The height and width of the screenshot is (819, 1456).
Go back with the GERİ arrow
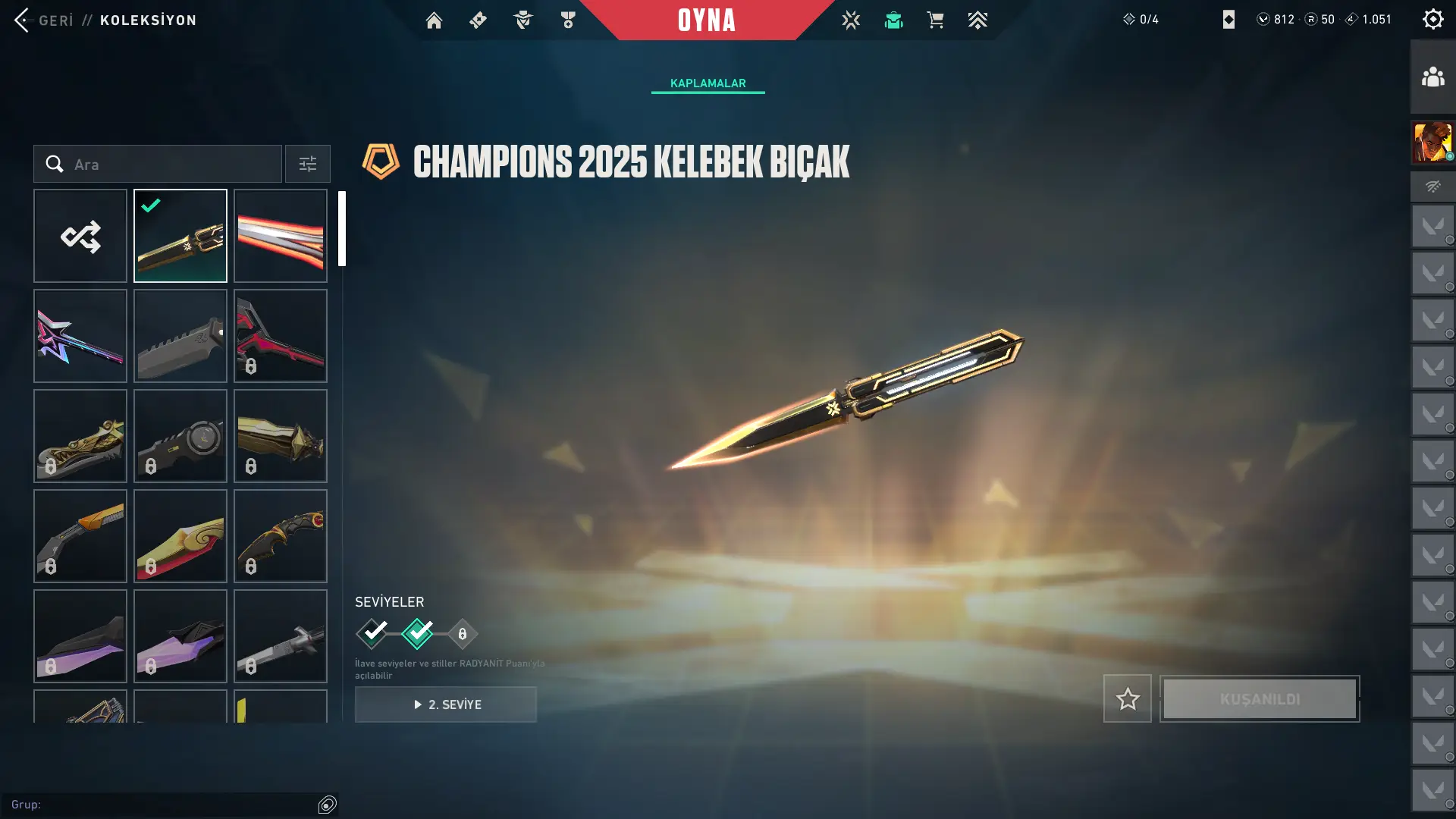coord(23,20)
